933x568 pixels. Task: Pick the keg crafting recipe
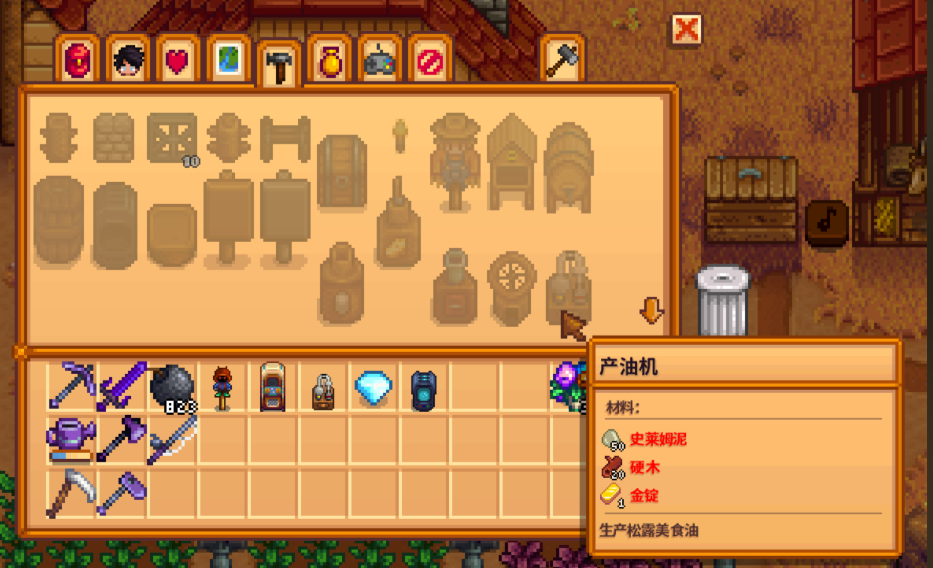pyautogui.click(x=568, y=162)
